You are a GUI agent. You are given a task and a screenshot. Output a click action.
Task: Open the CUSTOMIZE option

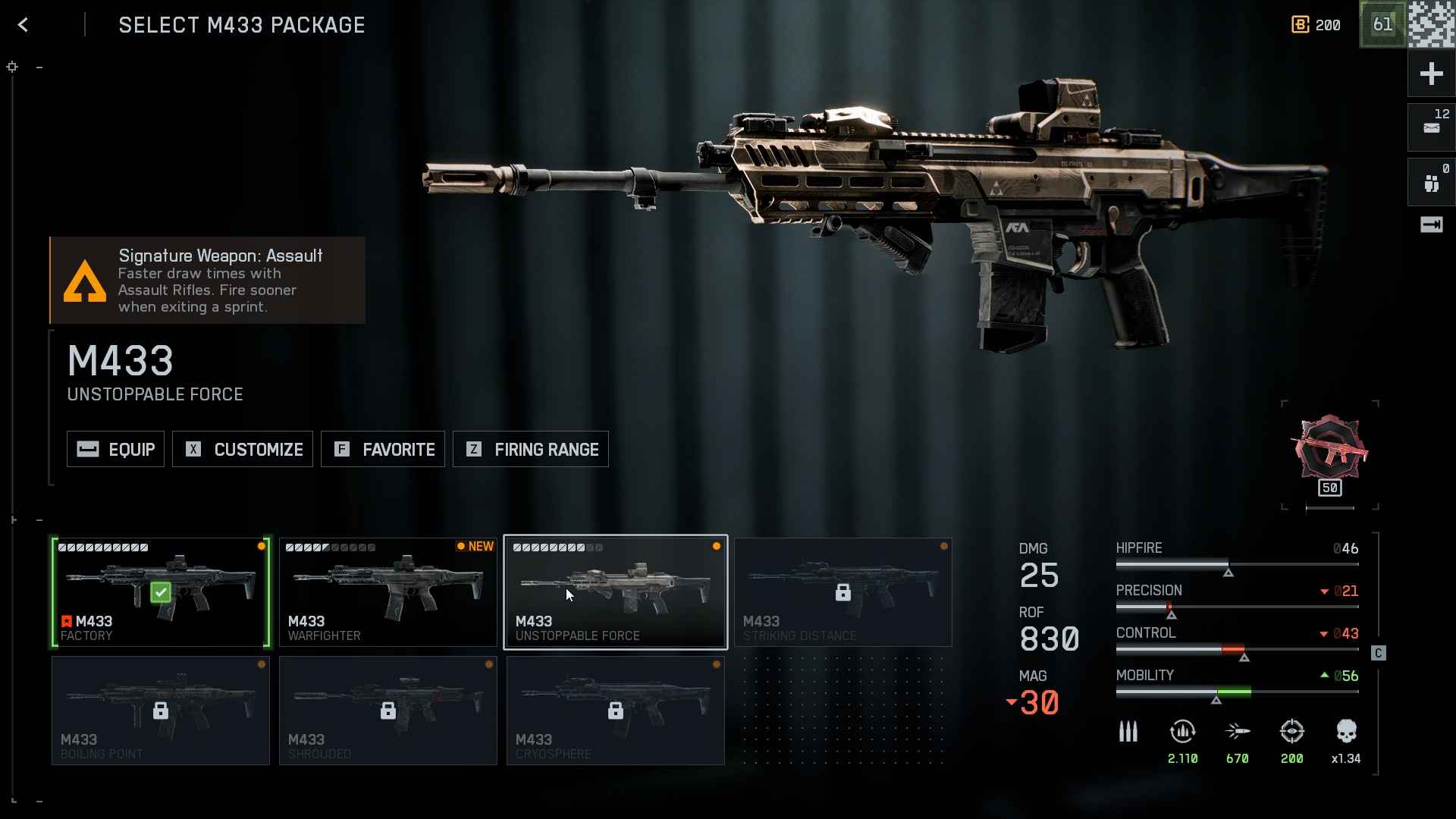pos(242,449)
